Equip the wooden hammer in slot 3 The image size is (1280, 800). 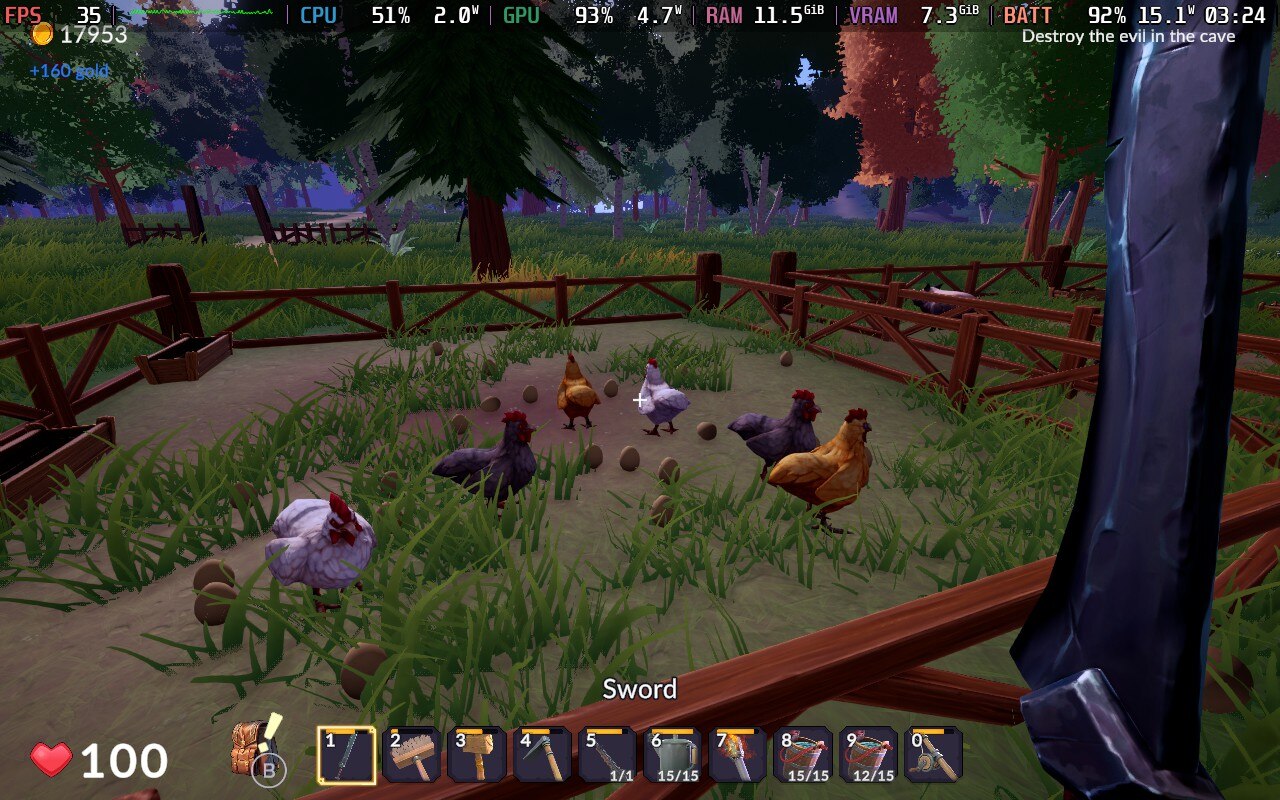point(477,755)
